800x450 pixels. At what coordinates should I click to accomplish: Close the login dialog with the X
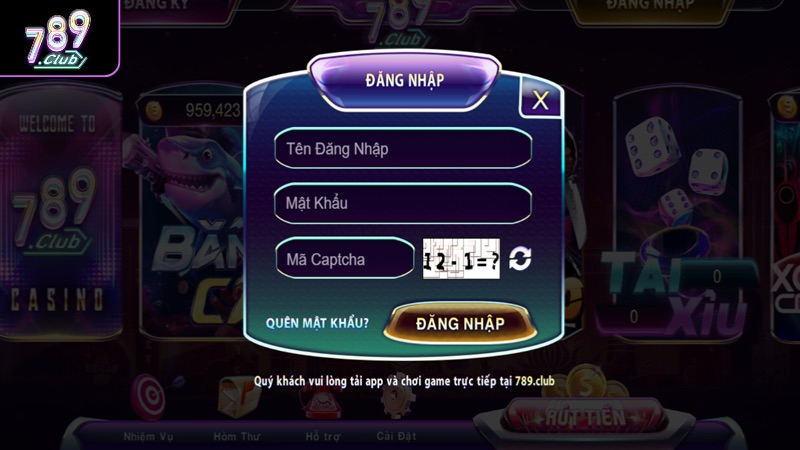(x=541, y=100)
